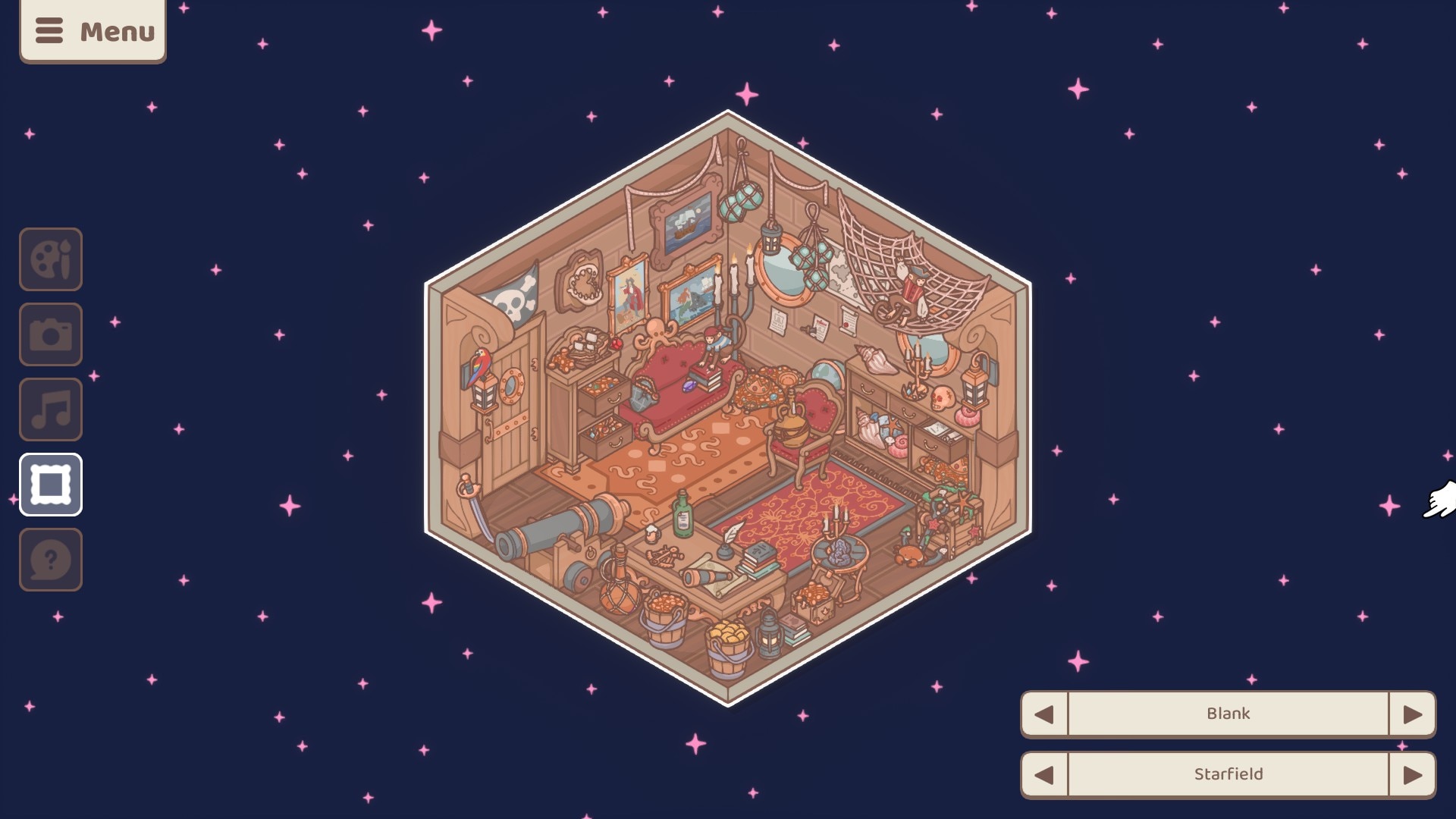Open the music note settings
Screen dimensions: 1456x819
[51, 409]
